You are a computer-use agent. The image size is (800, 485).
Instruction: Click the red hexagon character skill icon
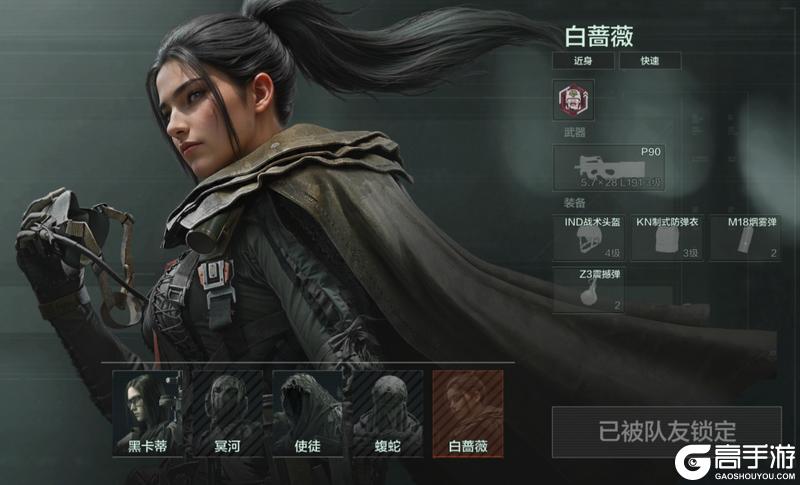click(x=573, y=101)
